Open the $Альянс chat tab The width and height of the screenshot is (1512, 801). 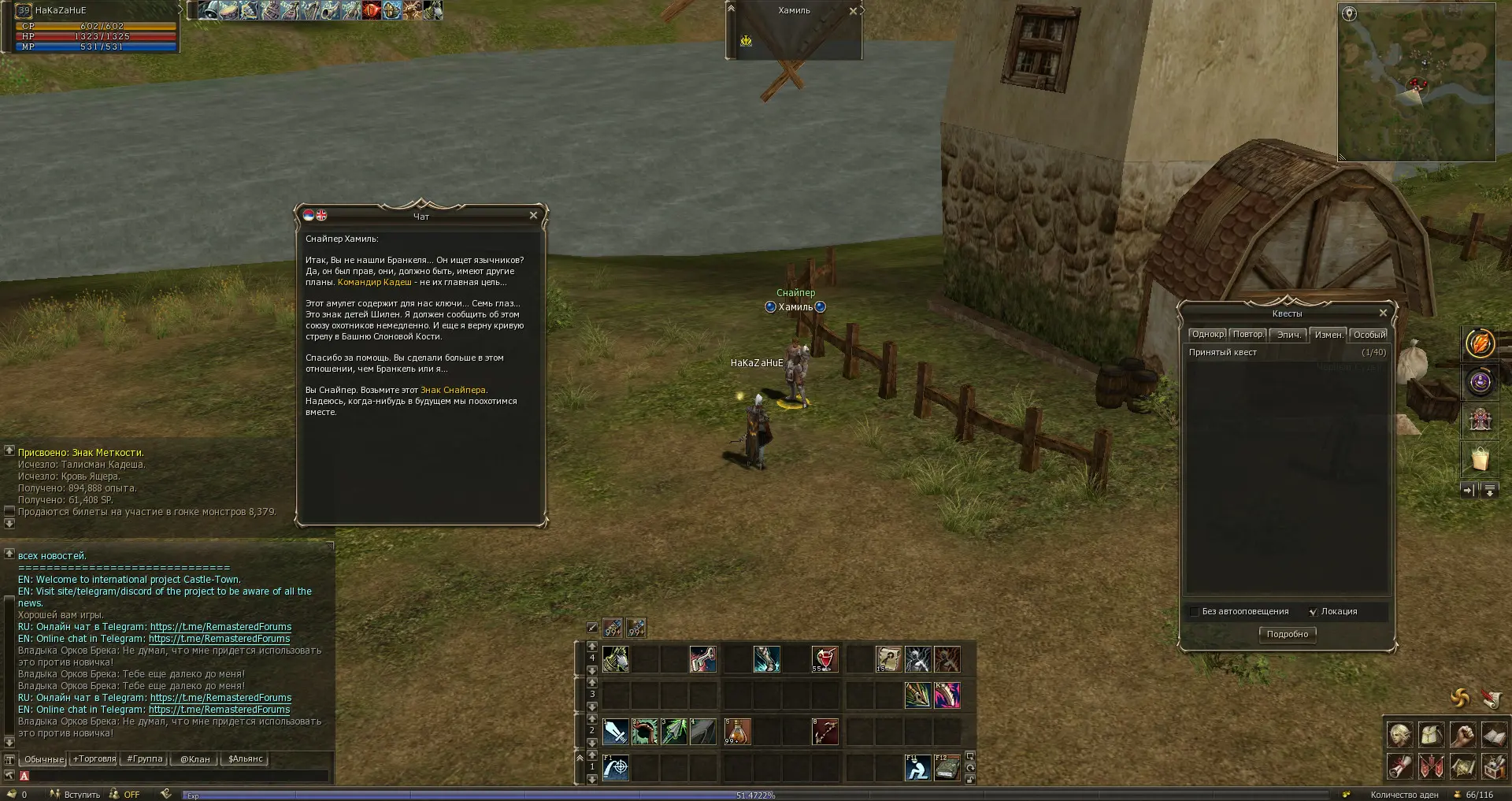pyautogui.click(x=245, y=759)
